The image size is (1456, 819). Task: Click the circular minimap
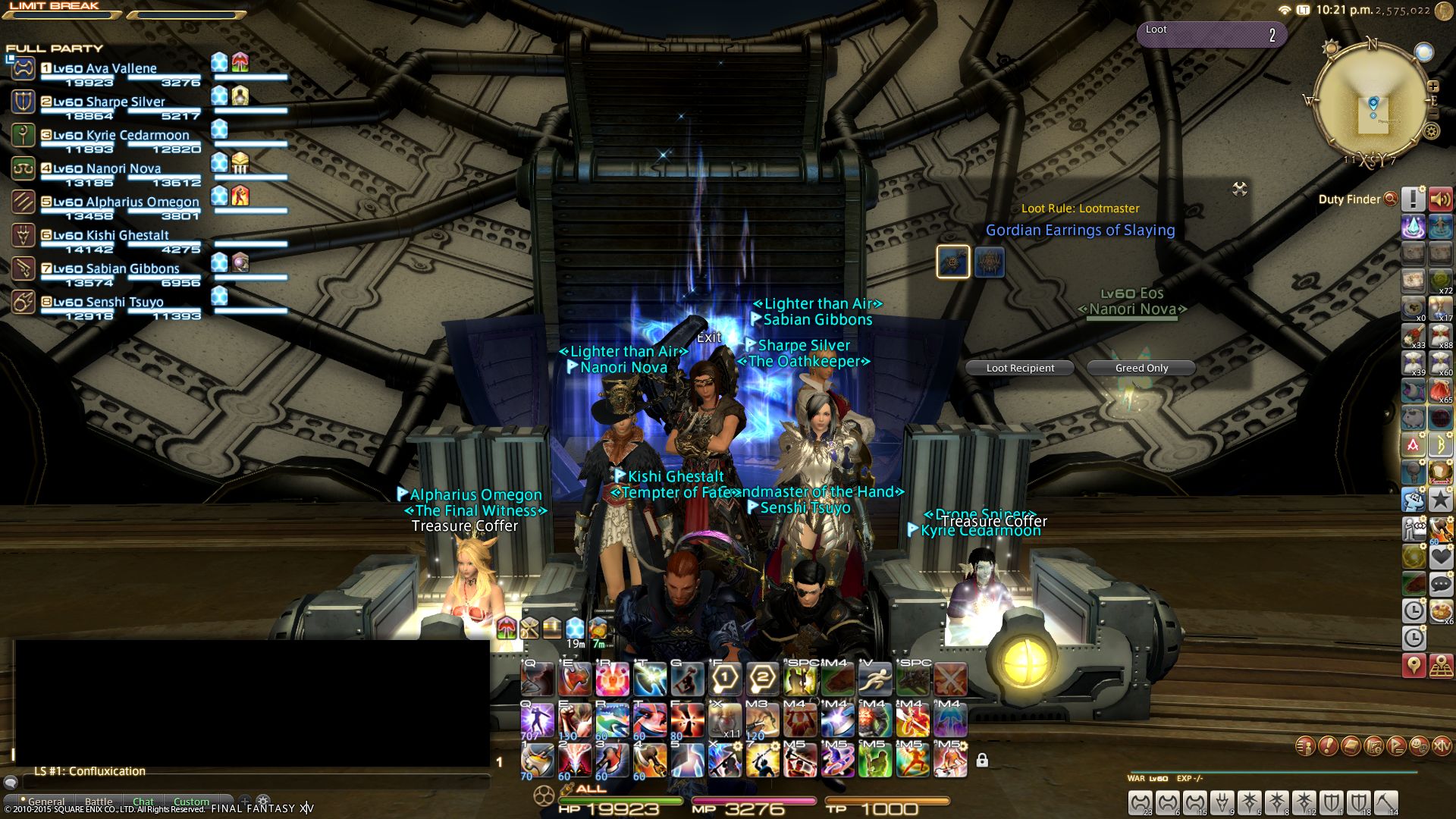click(x=1373, y=102)
